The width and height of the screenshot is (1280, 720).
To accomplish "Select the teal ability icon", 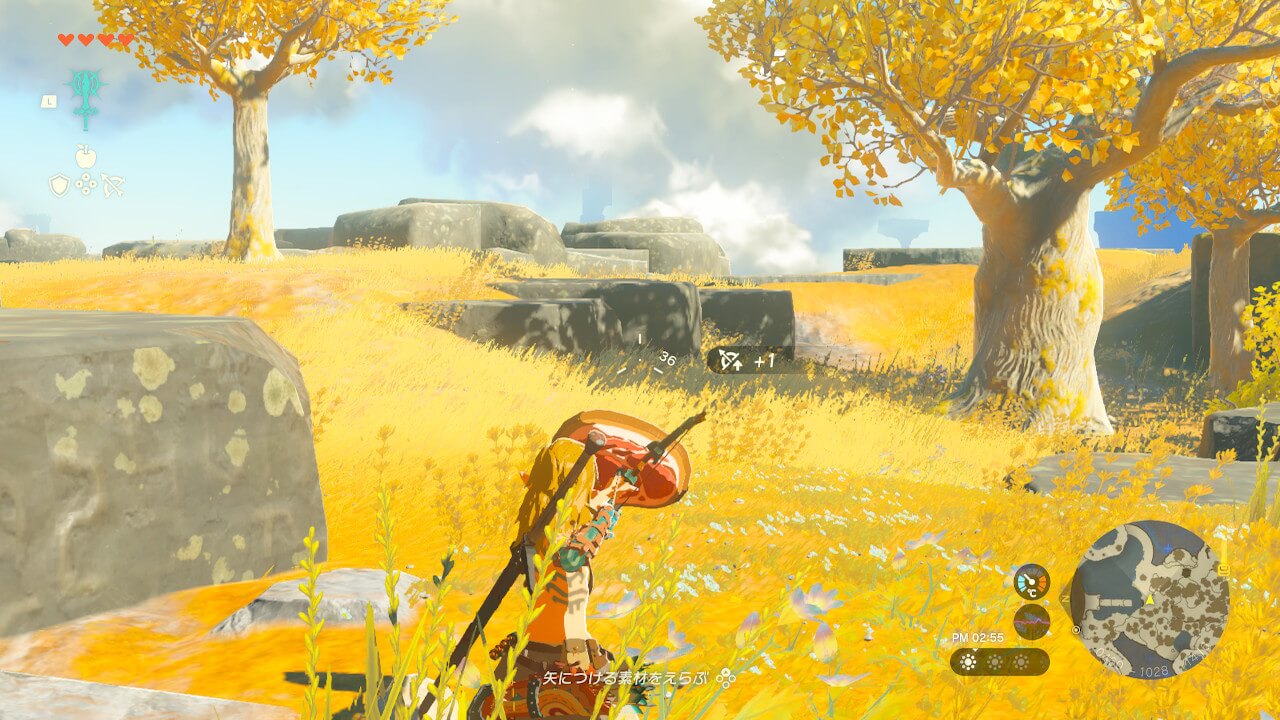I will pos(86,98).
